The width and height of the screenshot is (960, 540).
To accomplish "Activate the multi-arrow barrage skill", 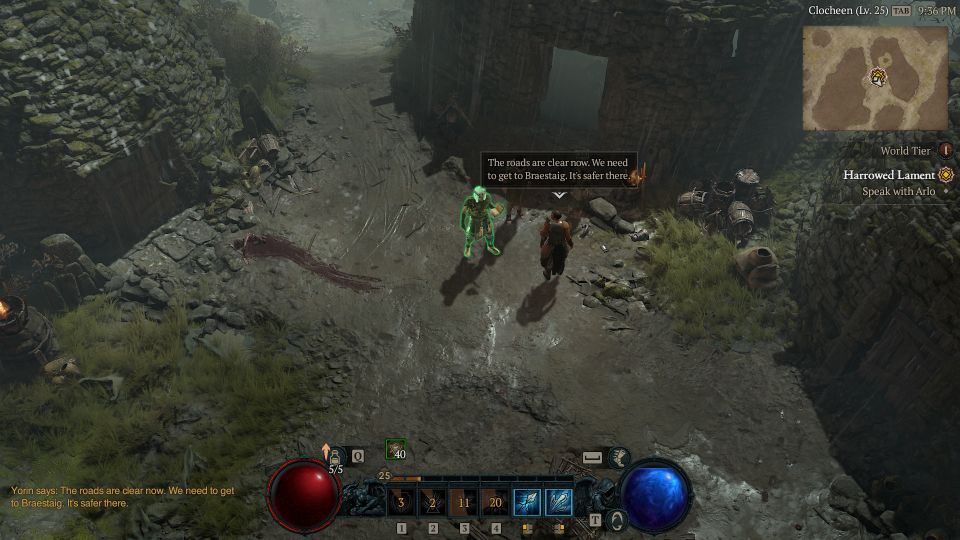I will [558, 501].
